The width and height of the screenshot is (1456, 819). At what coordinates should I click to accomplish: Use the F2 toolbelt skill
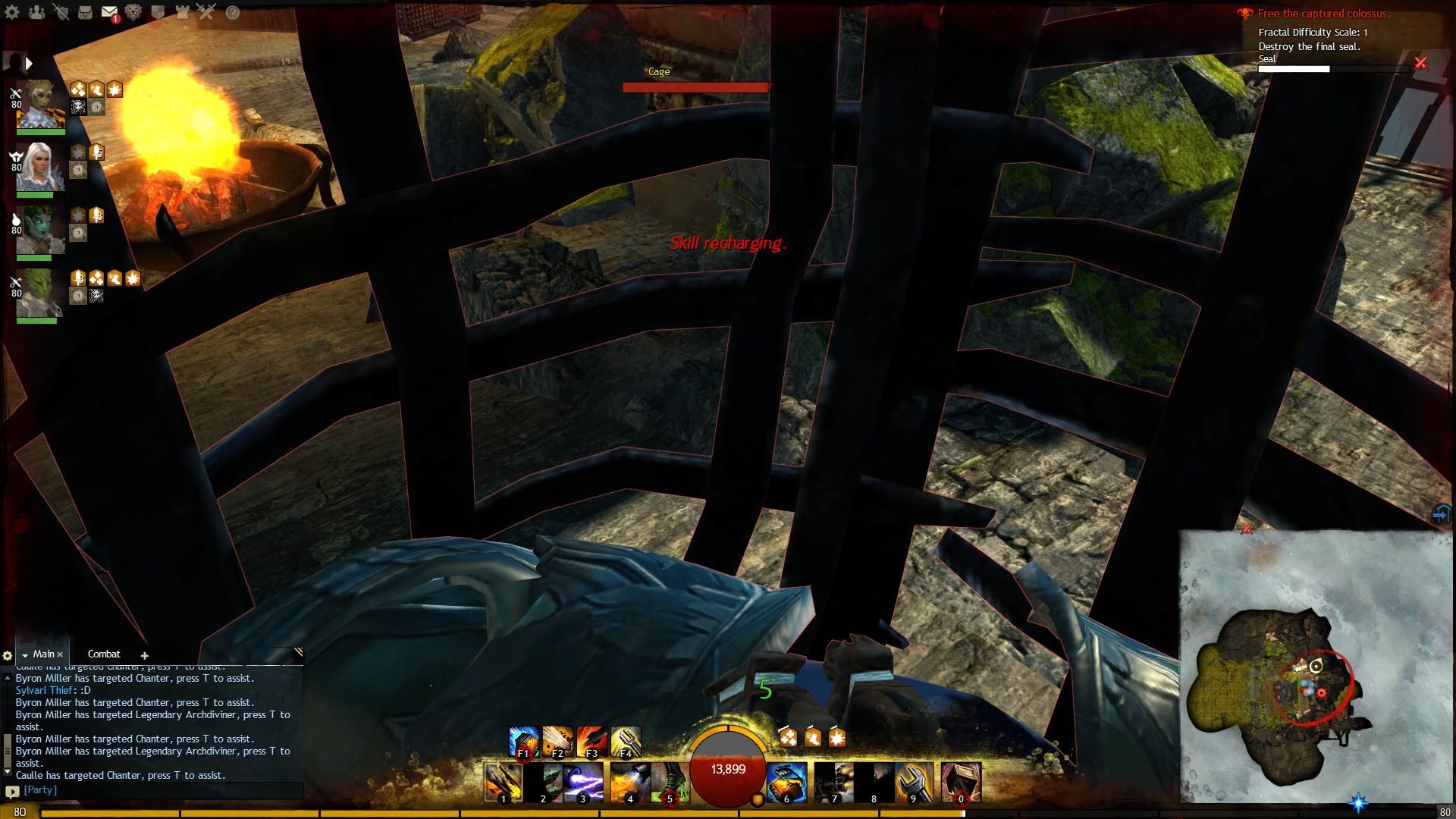(557, 742)
